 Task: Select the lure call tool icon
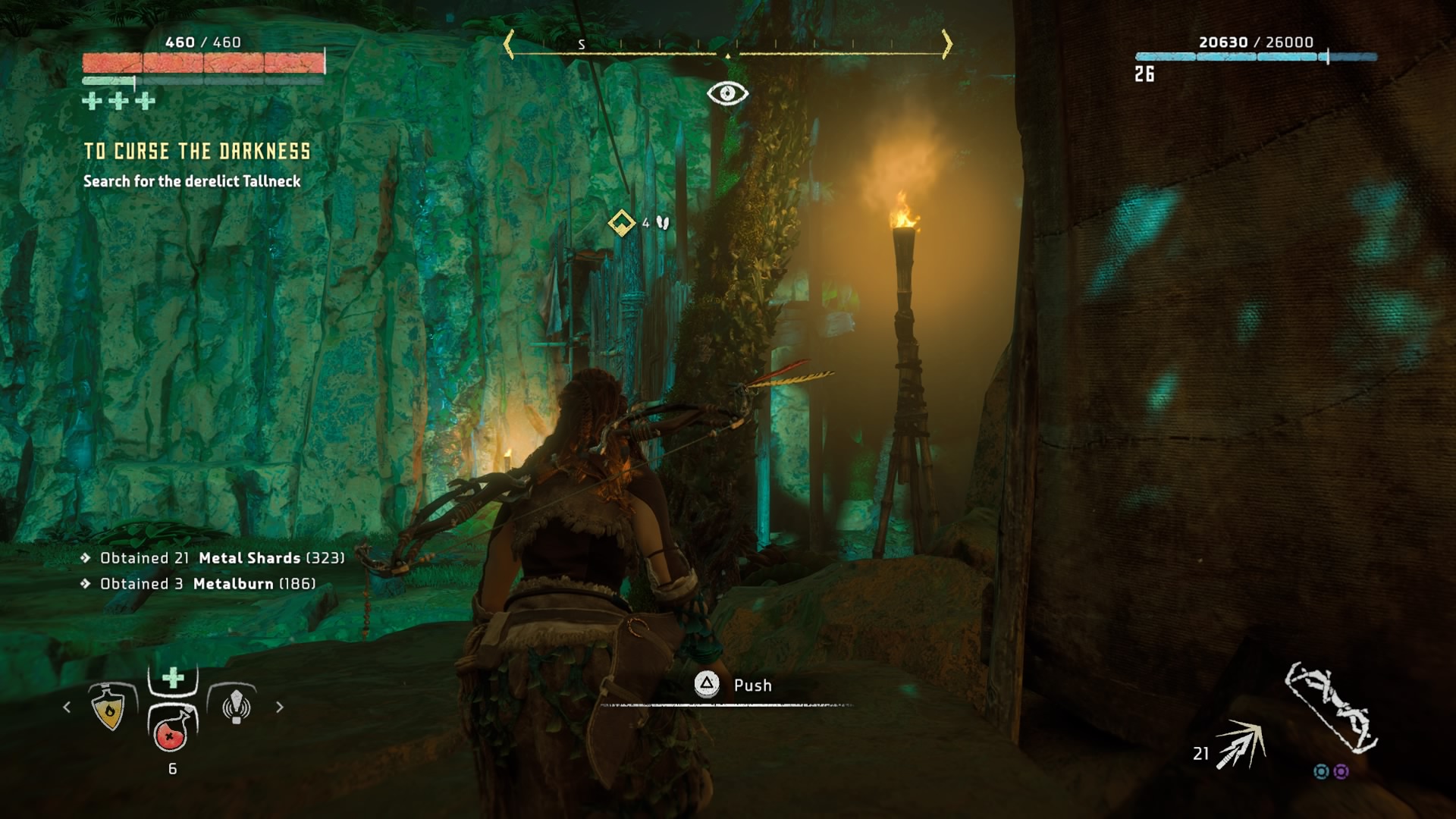(236, 705)
